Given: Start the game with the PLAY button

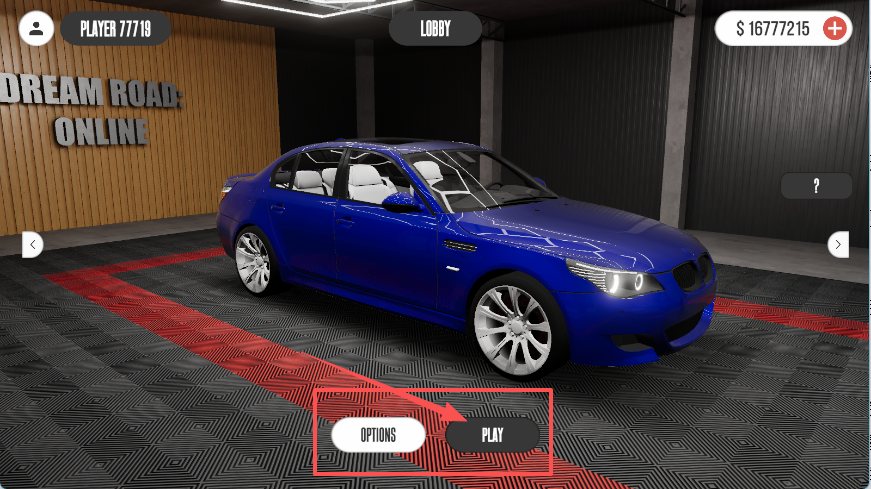Looking at the screenshot, I should [x=492, y=435].
